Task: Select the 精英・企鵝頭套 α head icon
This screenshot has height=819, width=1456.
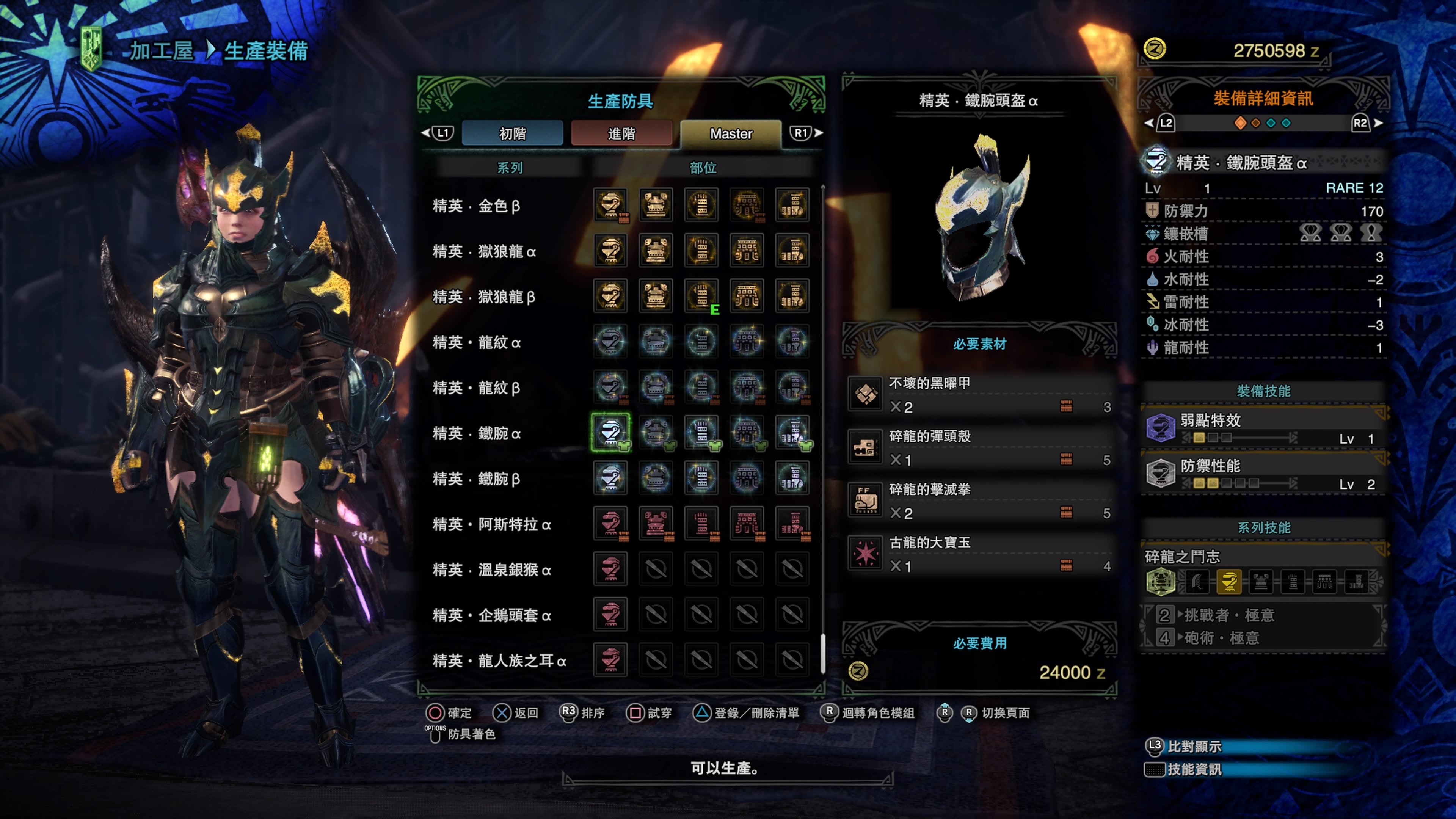Action: 610,614
